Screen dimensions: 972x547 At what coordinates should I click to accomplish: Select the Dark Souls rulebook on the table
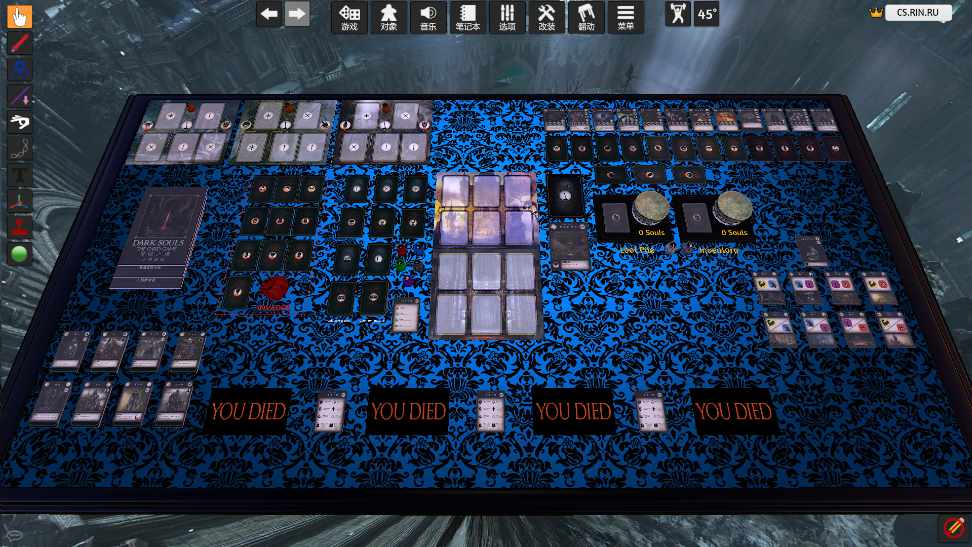point(160,238)
